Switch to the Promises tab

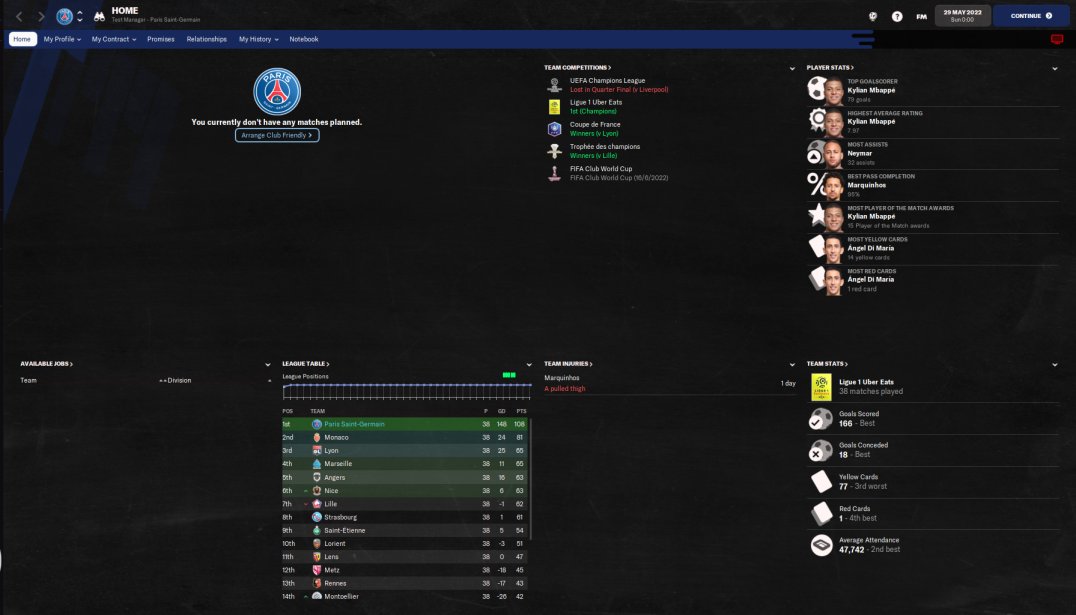pyautogui.click(x=160, y=39)
